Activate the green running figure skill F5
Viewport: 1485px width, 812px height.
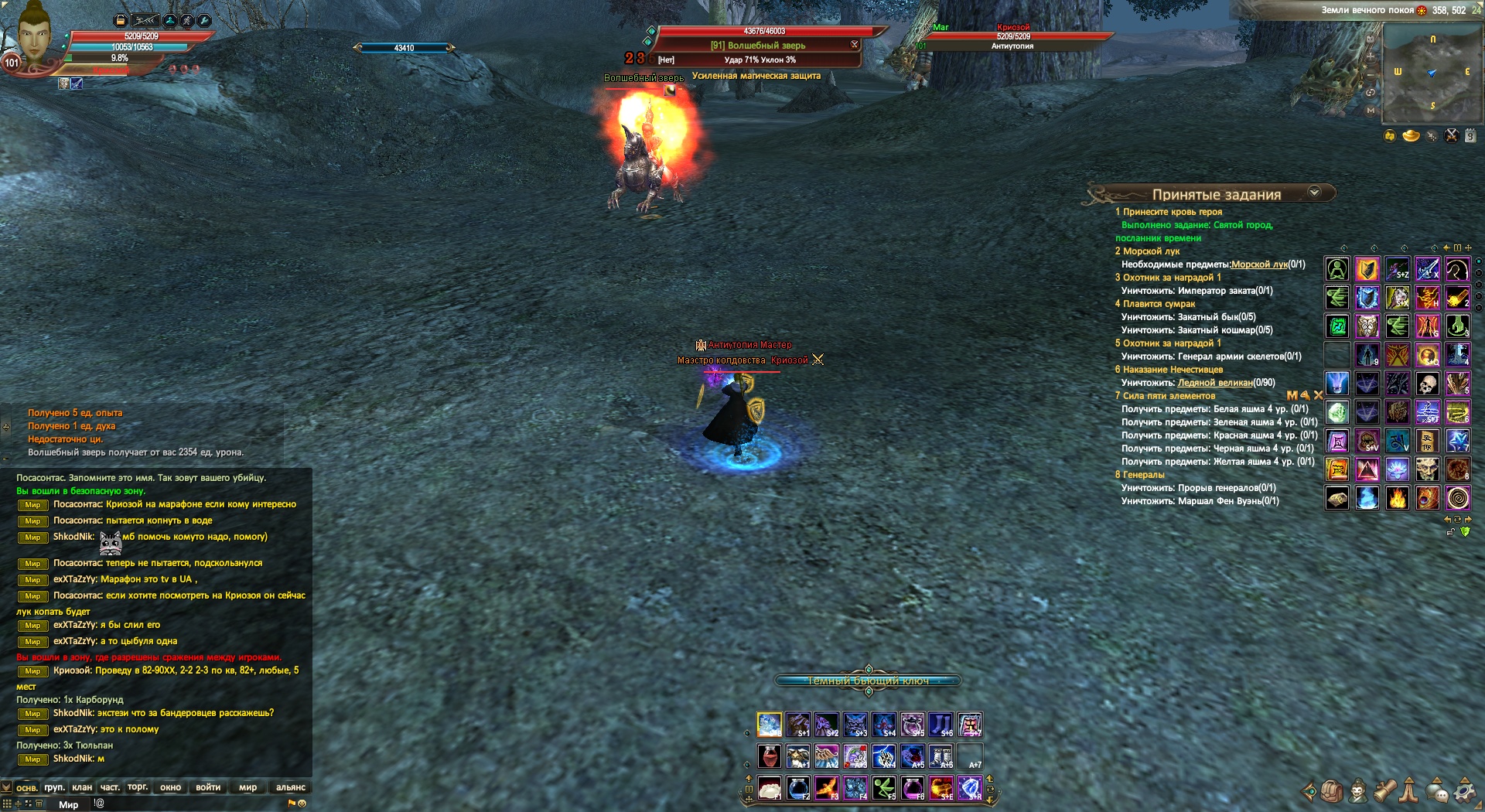coord(884,788)
